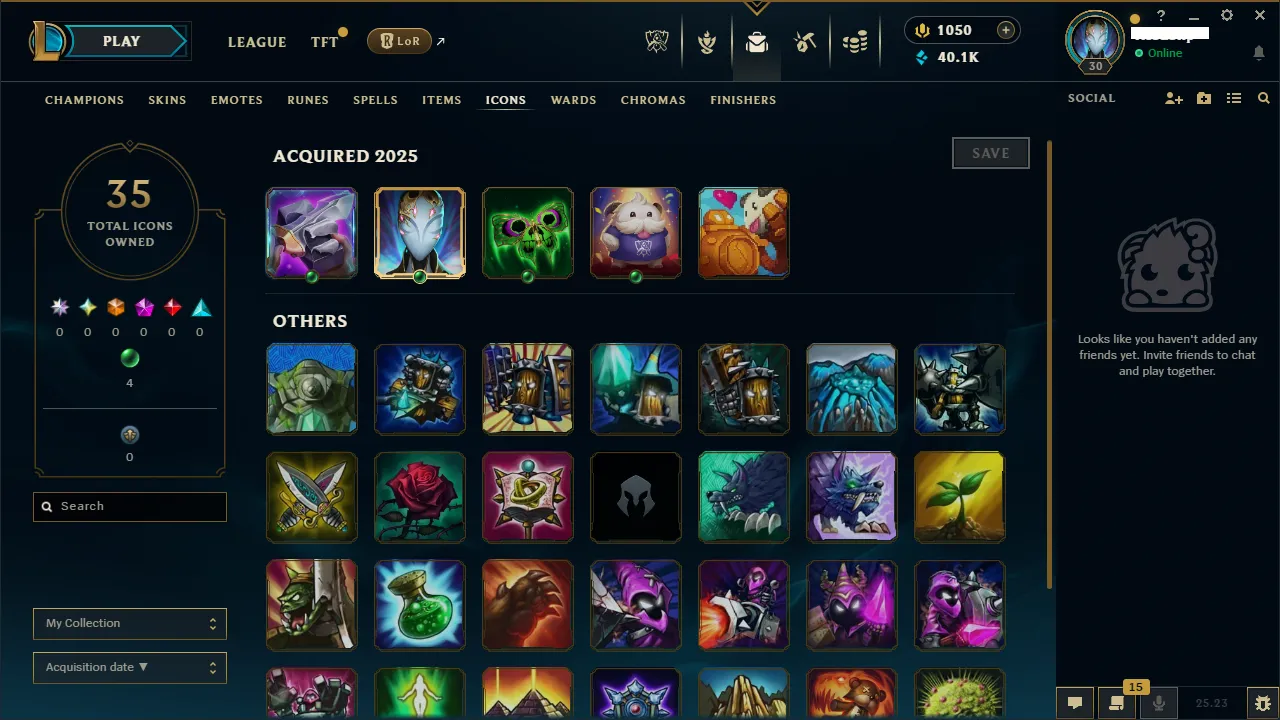Open patch notes via the scroll icon
Screen dimensions: 1280x720
[1116, 703]
